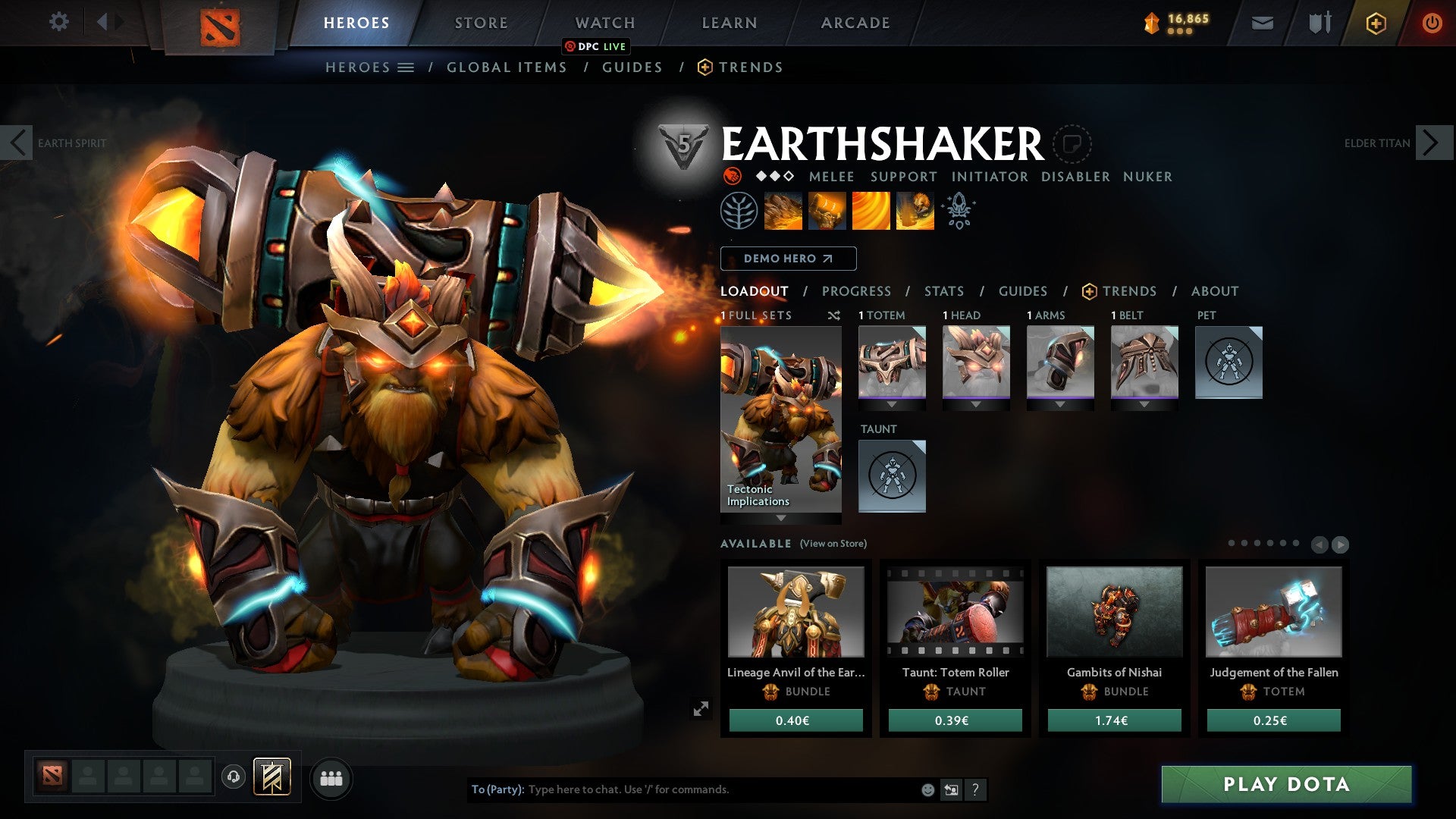Click the View on Store link
The image size is (1456, 819).
tap(832, 544)
